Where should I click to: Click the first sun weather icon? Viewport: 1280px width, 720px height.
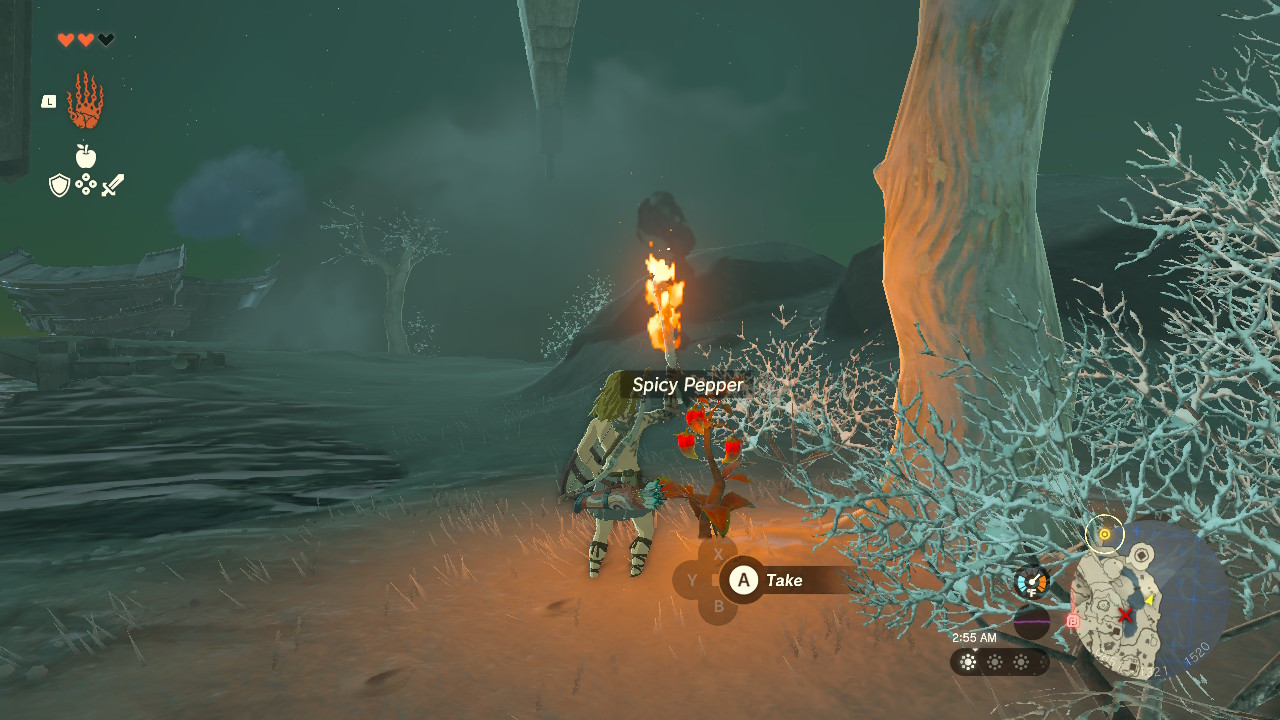(x=966, y=661)
